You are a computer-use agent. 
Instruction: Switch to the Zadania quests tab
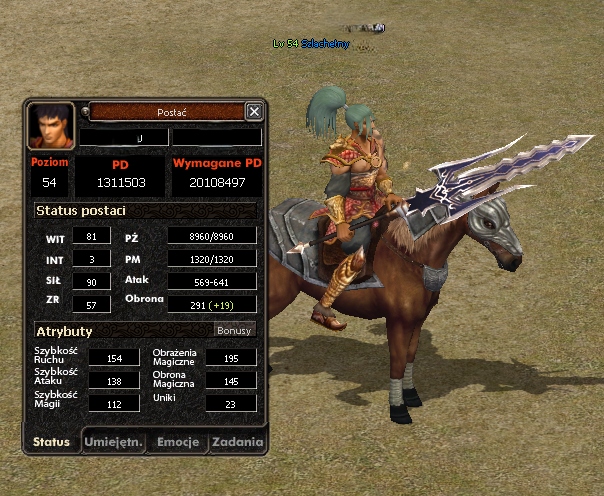pos(238,442)
